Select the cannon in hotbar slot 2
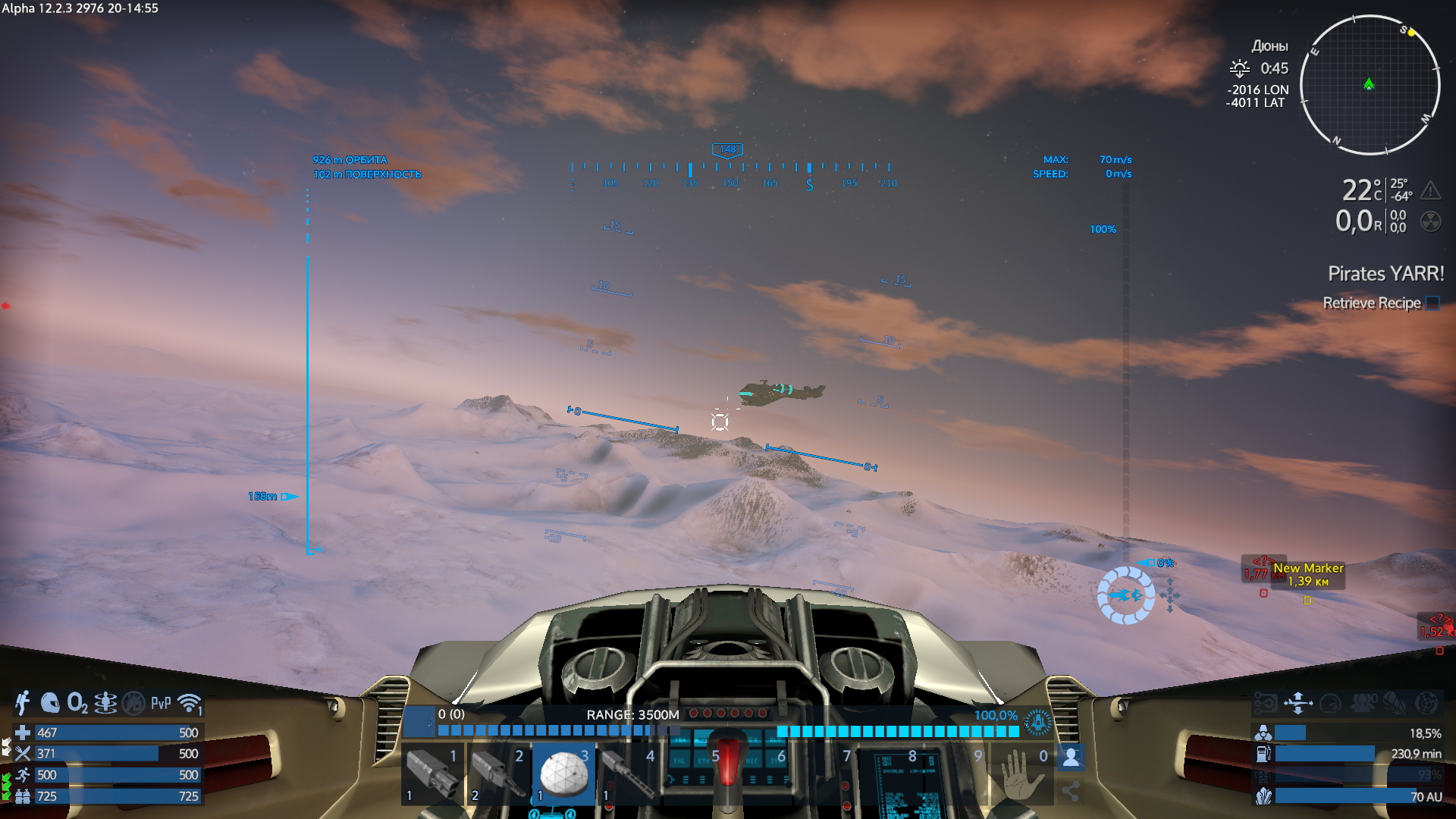1456x819 pixels. click(498, 773)
